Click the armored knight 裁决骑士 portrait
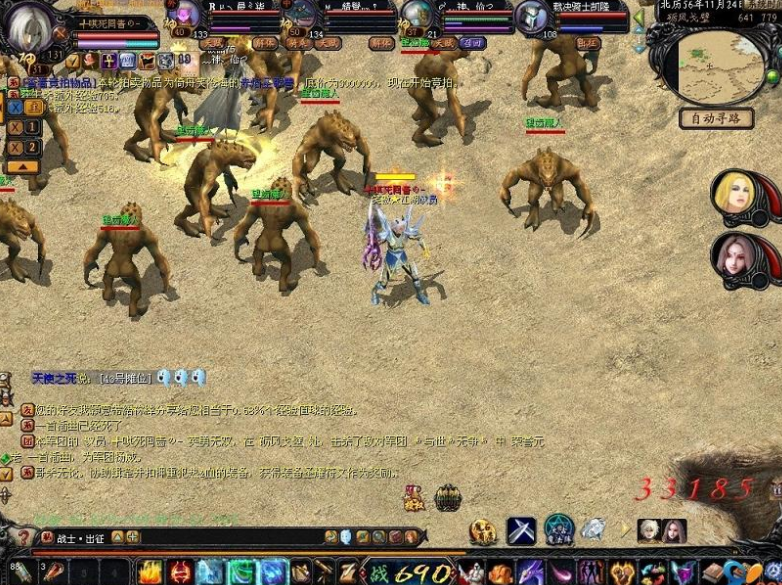Screen dimensions: 782x585 pos(529,15)
